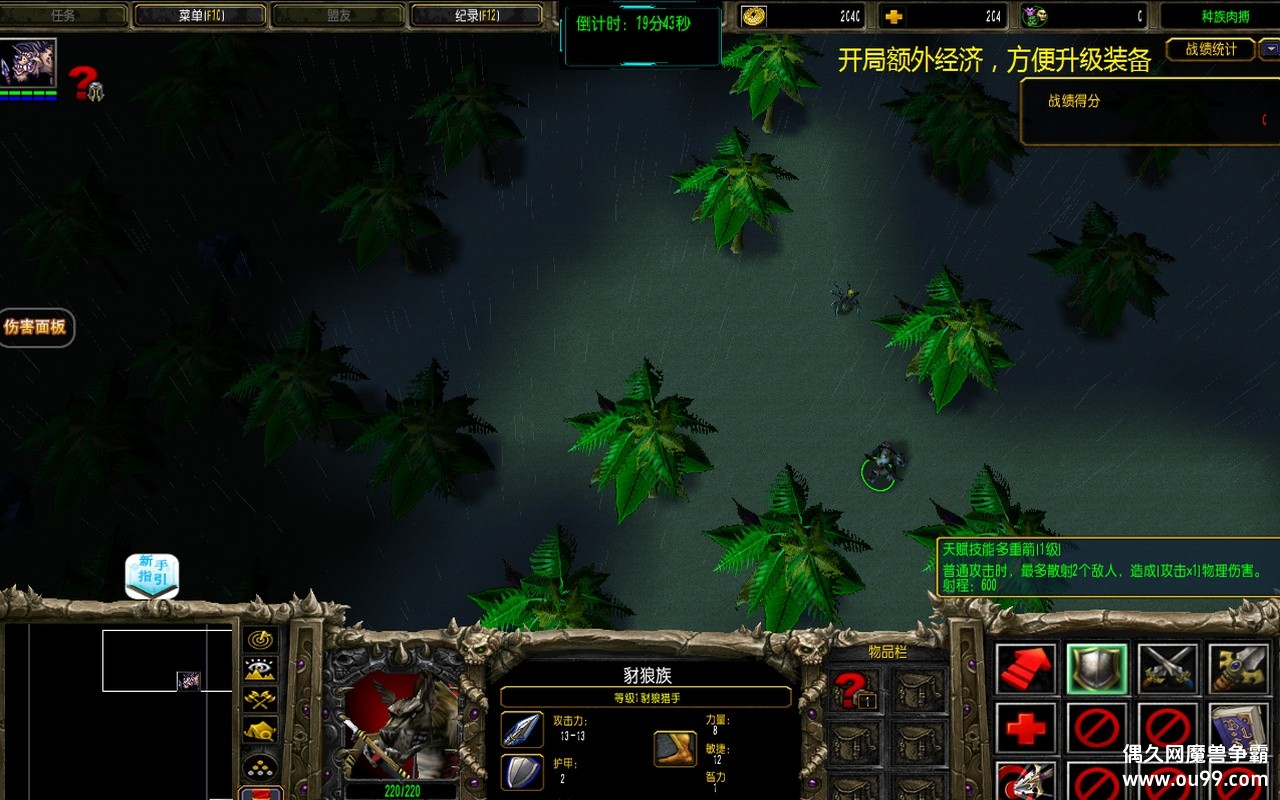1280x800 pixels.
Task: Click the red cross heal icon
Action: [1026, 728]
